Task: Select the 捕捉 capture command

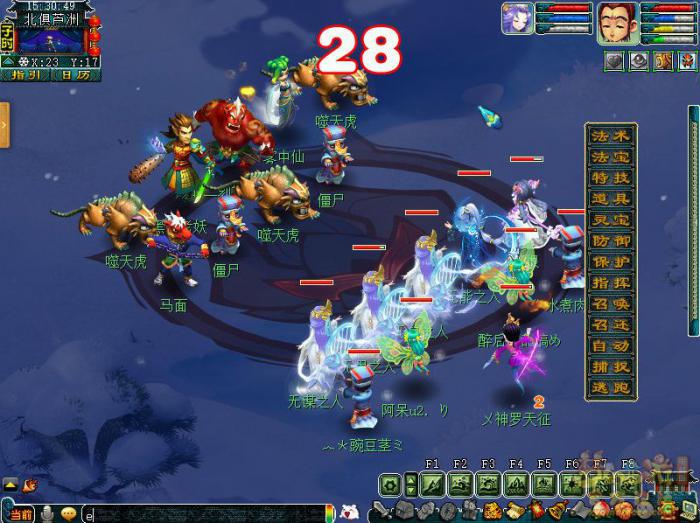Action: tap(611, 367)
